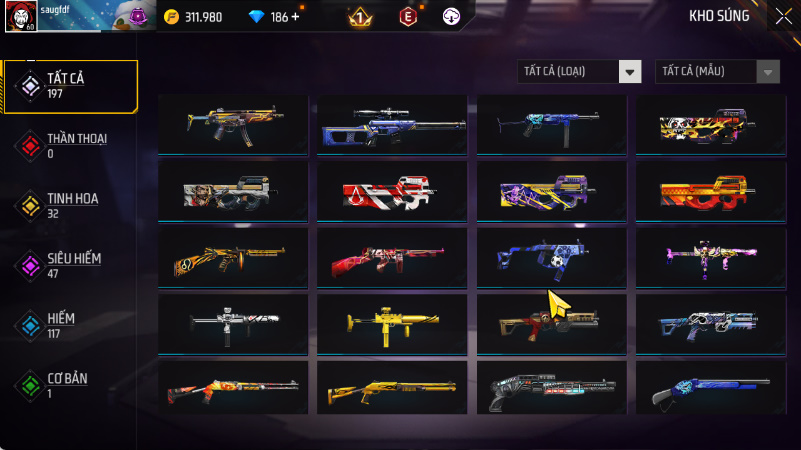This screenshot has height=450, width=801.
Task: Switch to the Hiếm rarity tab
Action: coord(70,326)
